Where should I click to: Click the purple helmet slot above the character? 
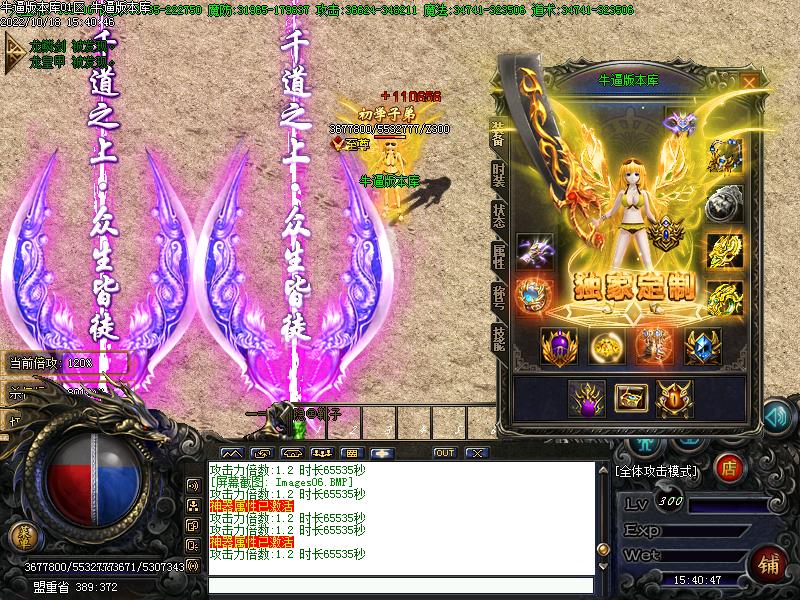pos(683,123)
